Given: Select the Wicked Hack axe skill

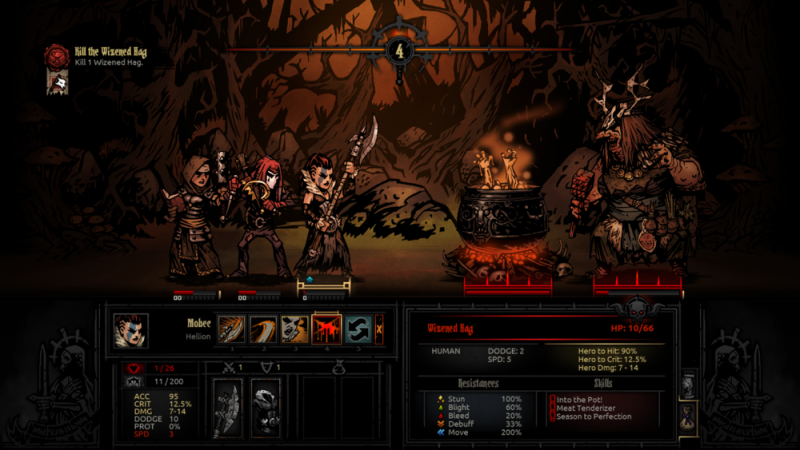Looking at the screenshot, I should (x=233, y=328).
